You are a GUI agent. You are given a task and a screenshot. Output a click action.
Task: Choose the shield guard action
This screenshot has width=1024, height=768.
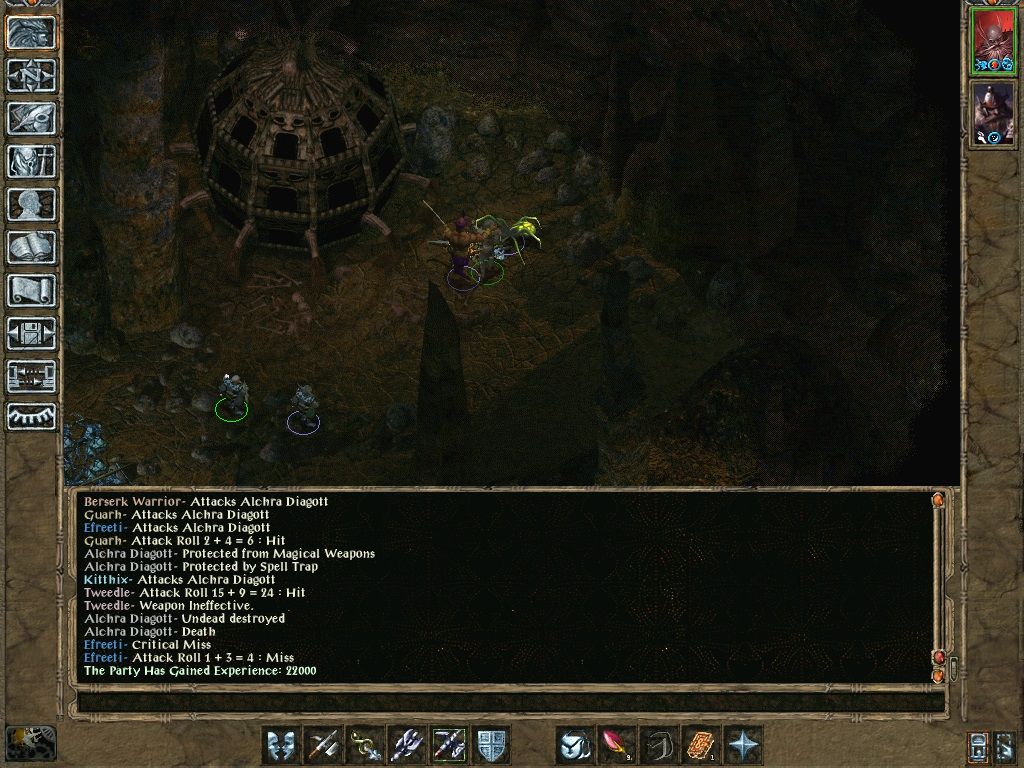(x=492, y=745)
